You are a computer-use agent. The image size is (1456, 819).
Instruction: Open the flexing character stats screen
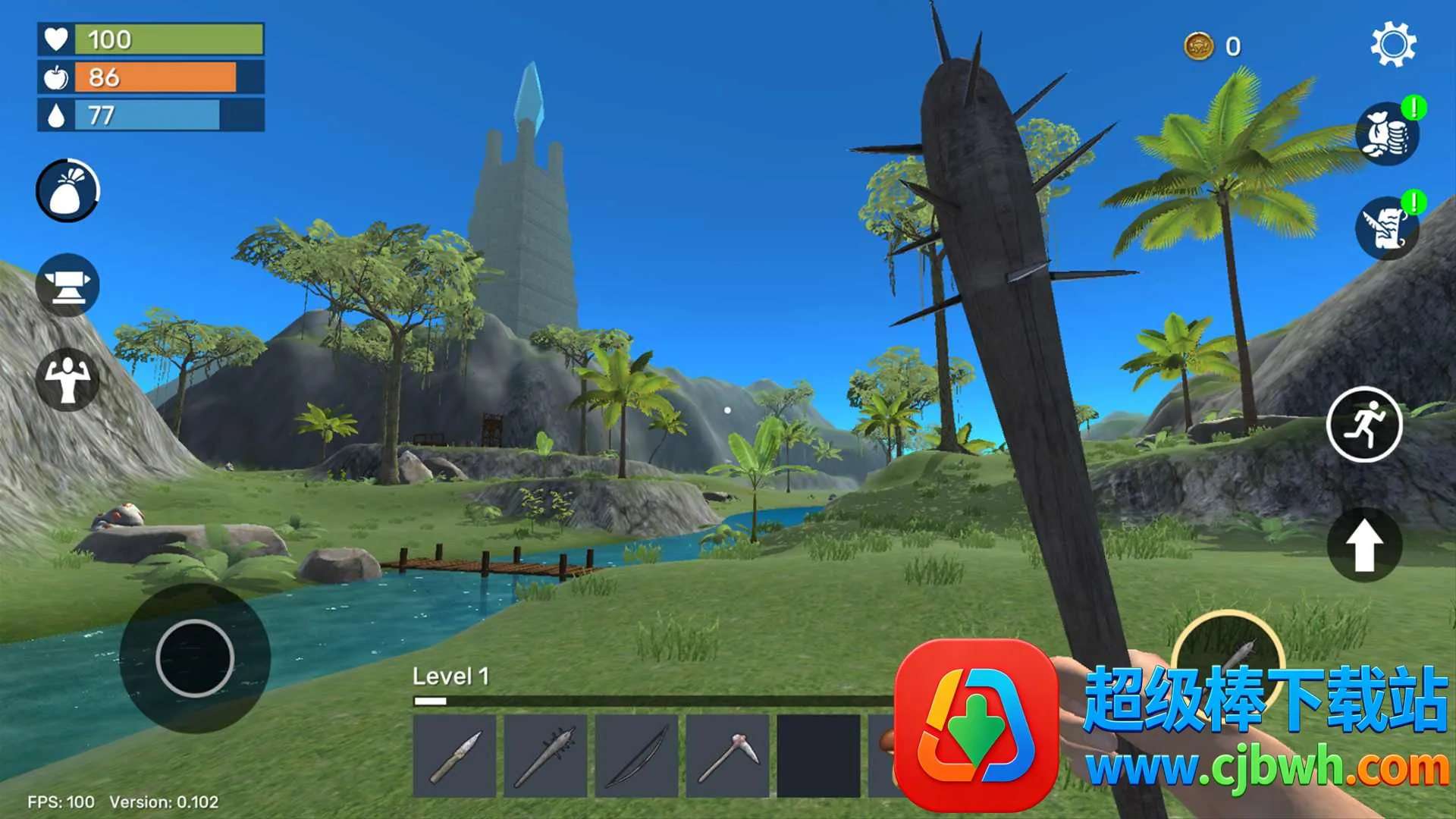click(67, 379)
